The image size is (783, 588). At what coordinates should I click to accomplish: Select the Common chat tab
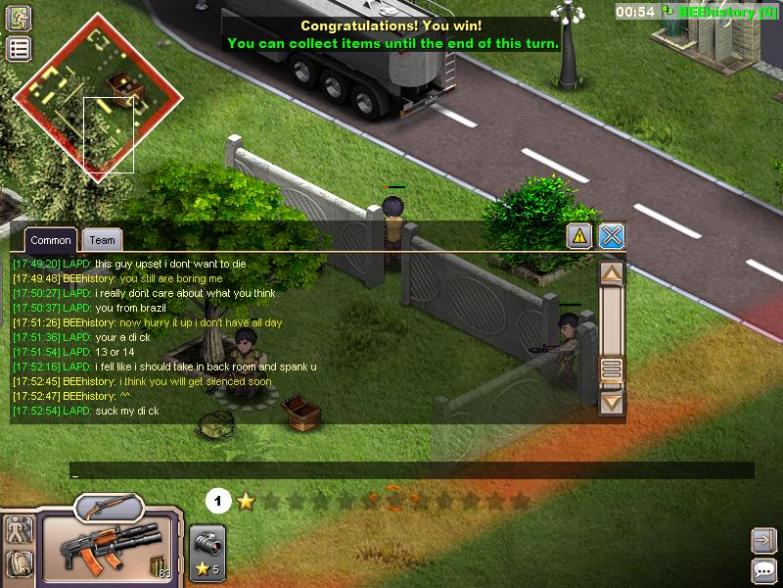pyautogui.click(x=50, y=240)
